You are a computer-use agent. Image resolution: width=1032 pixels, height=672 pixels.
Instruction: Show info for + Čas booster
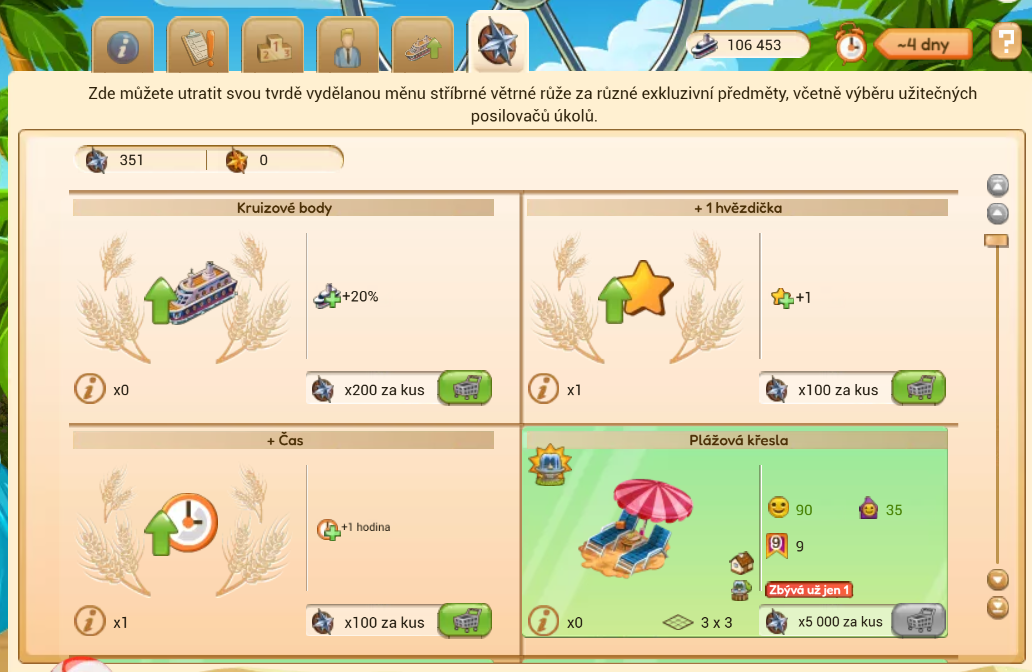(91, 622)
